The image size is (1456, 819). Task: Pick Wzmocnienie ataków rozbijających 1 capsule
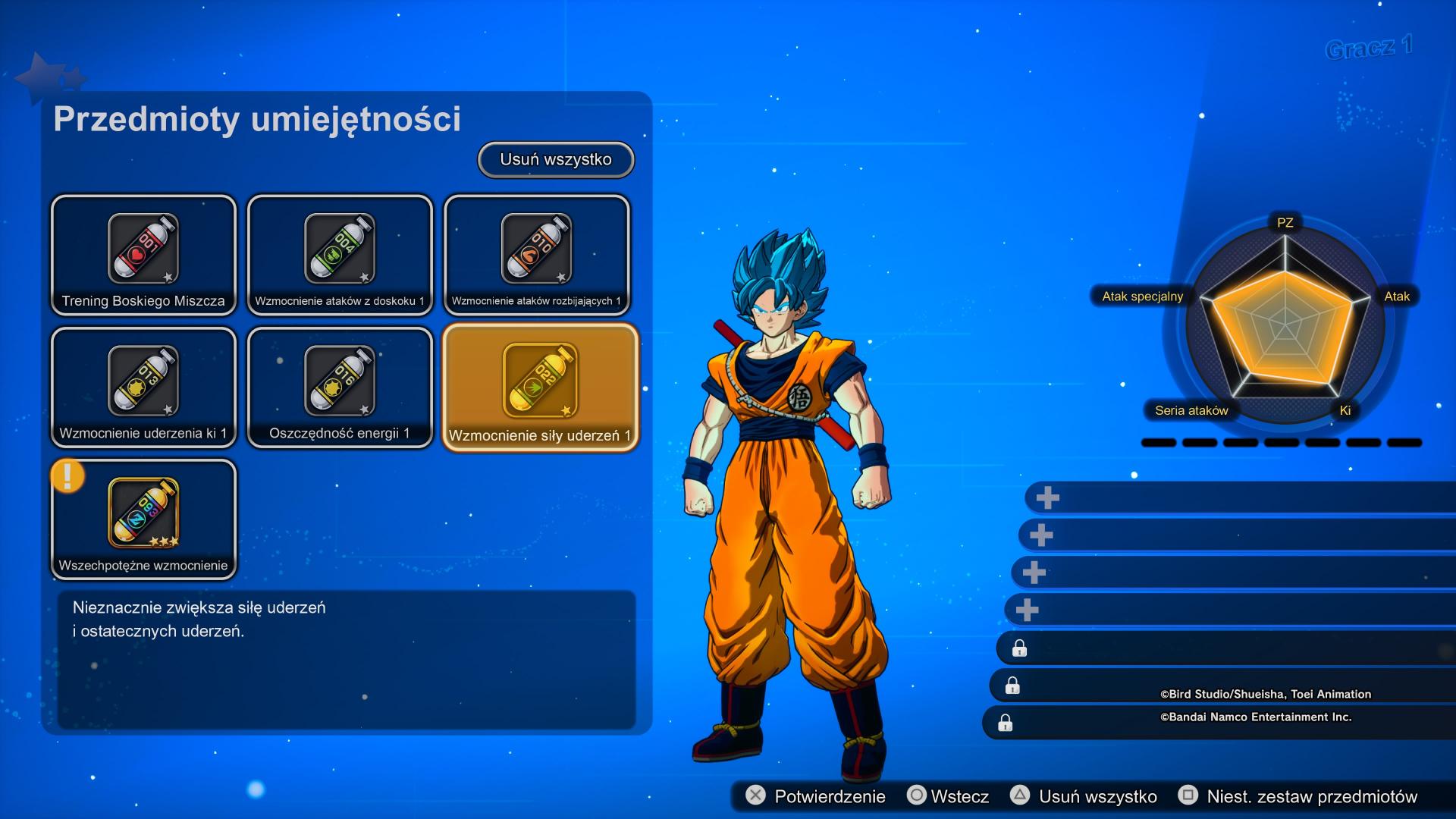coord(536,255)
